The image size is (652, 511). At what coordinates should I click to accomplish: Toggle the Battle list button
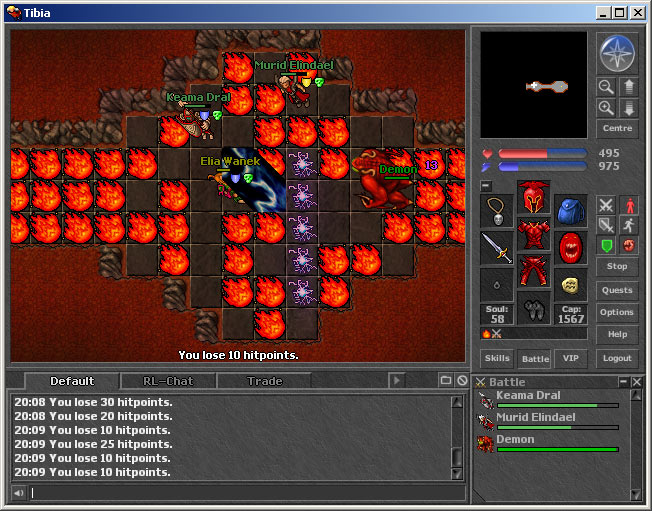(x=535, y=358)
